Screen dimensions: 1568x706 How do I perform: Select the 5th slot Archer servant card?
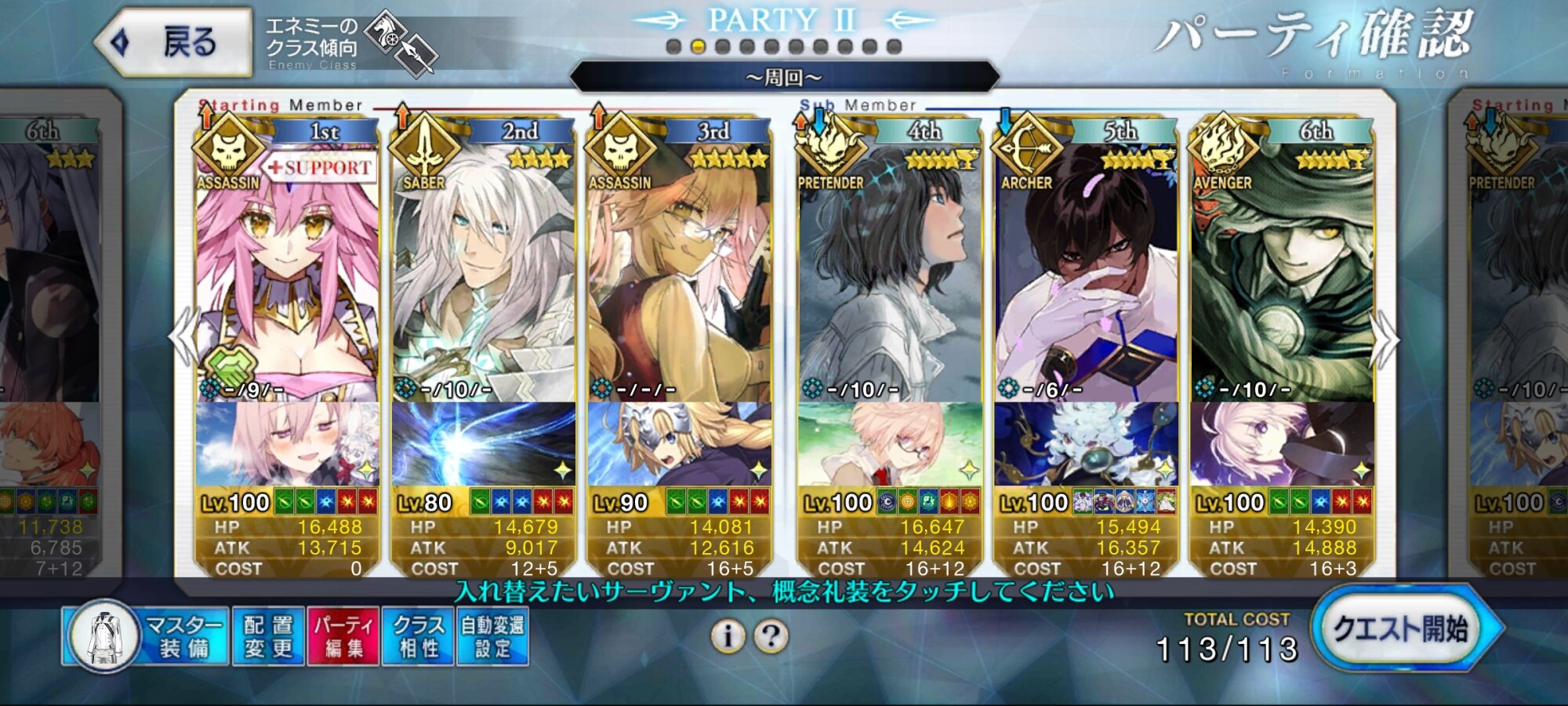coord(1086,275)
